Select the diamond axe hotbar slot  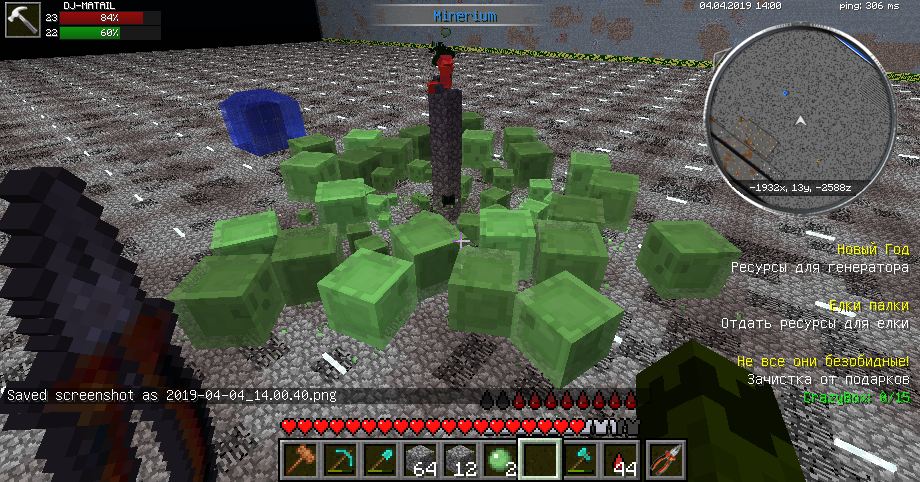(581, 461)
